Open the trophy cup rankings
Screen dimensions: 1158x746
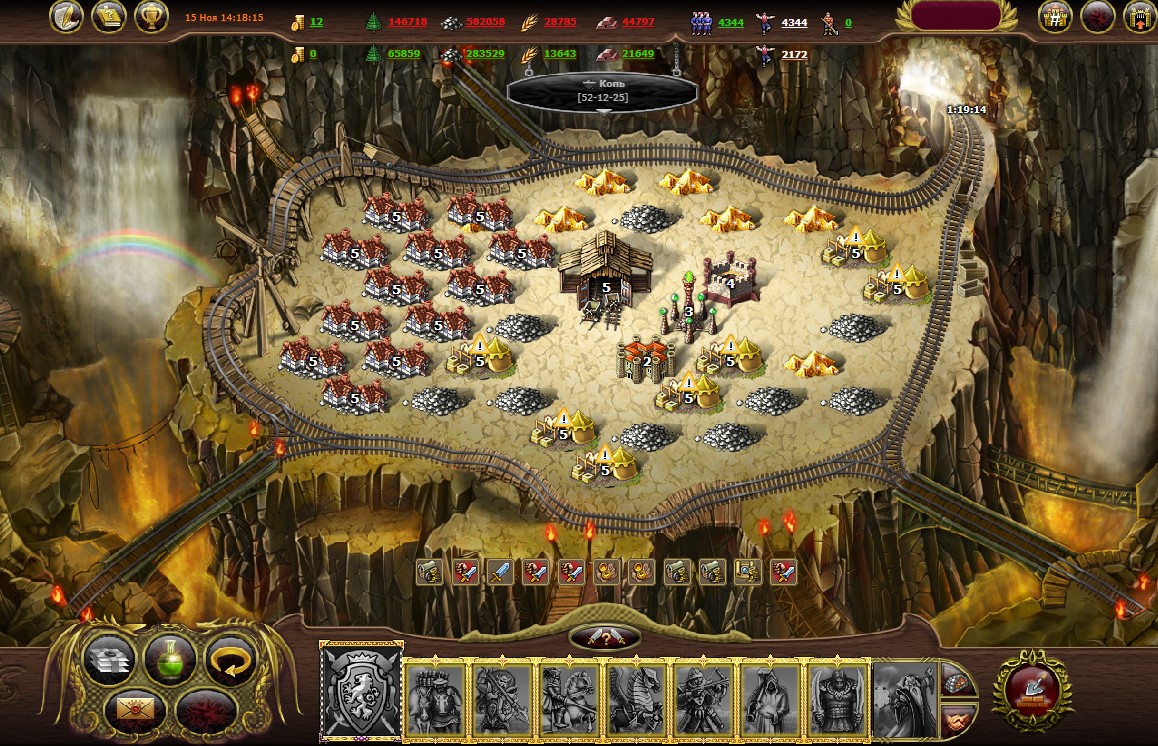149,17
